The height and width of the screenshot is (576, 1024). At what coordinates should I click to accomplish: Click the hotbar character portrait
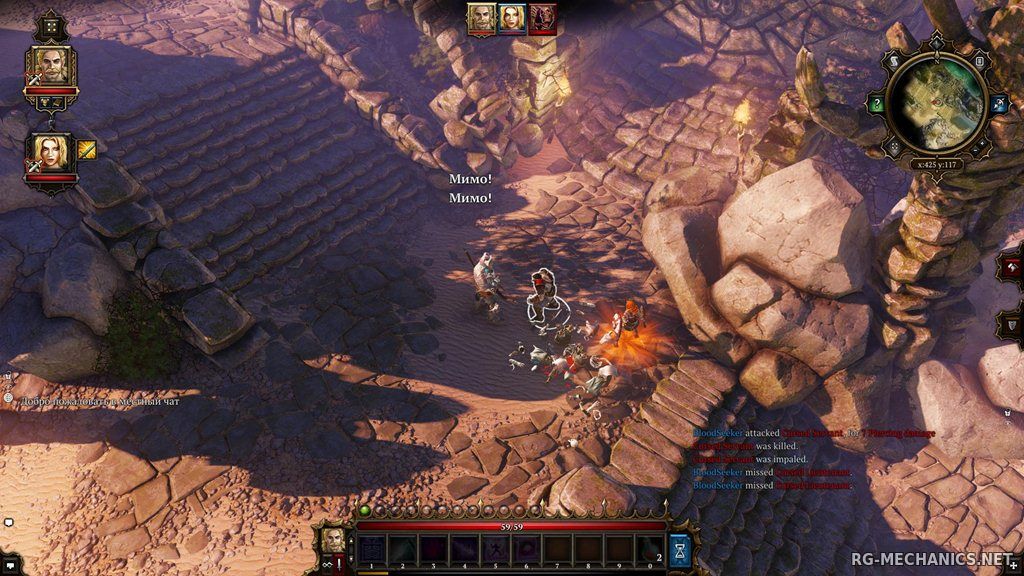point(333,541)
